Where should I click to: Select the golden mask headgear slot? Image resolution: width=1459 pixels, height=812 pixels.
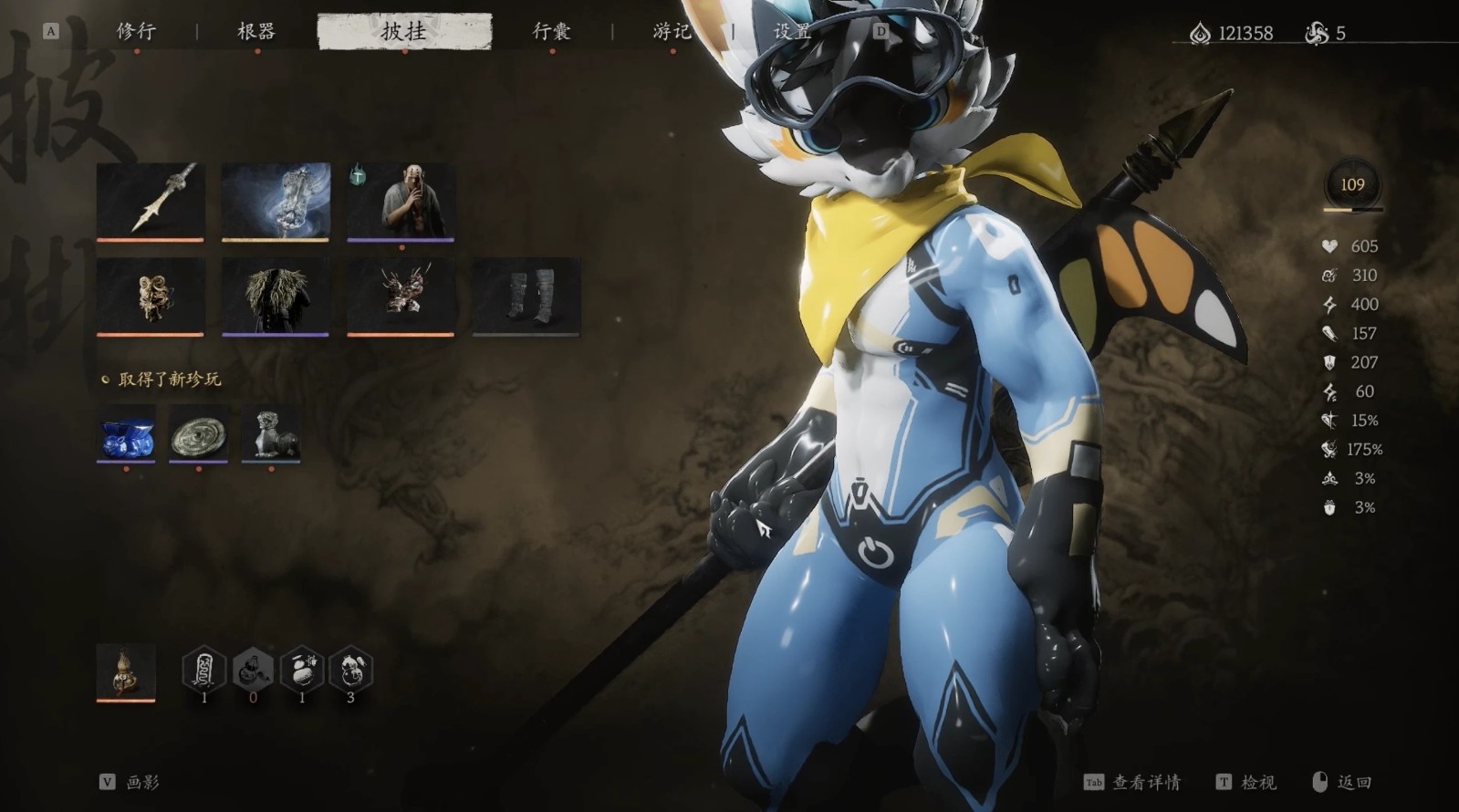[x=151, y=296]
